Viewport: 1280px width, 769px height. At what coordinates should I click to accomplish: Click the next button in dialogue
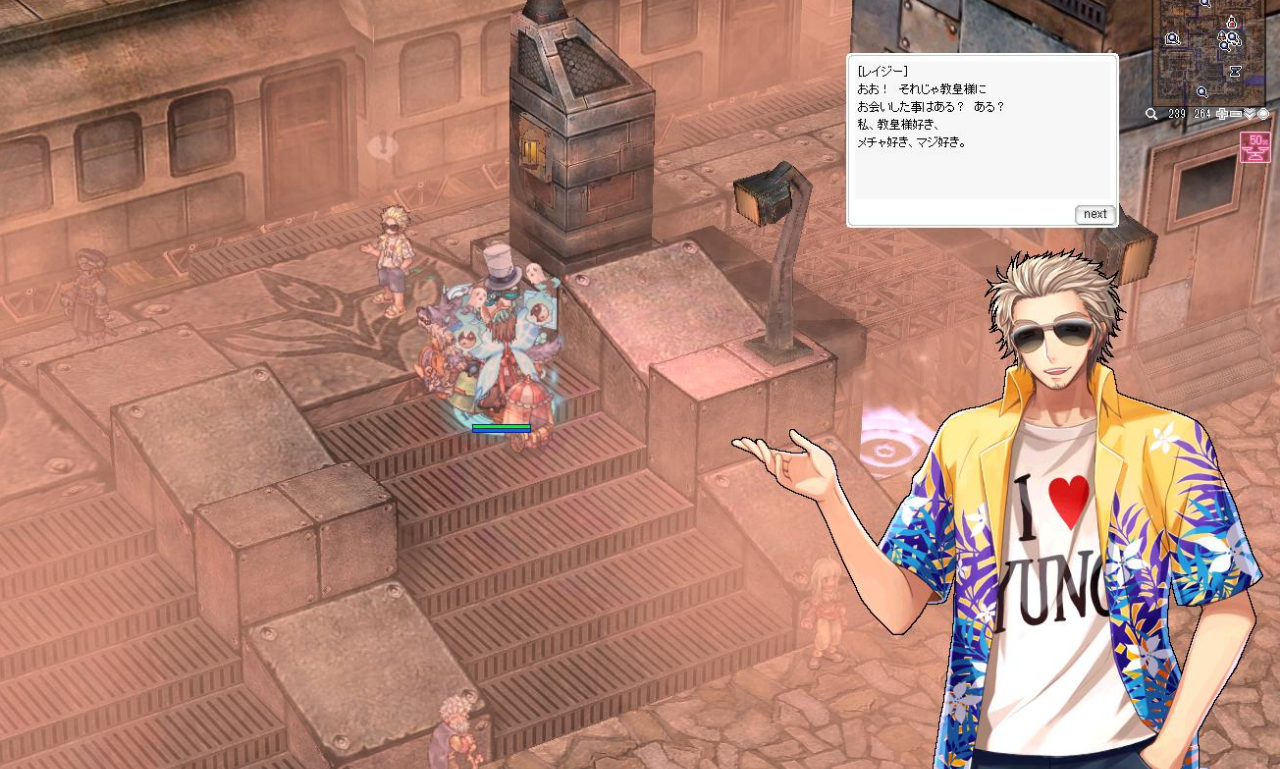coord(1095,214)
